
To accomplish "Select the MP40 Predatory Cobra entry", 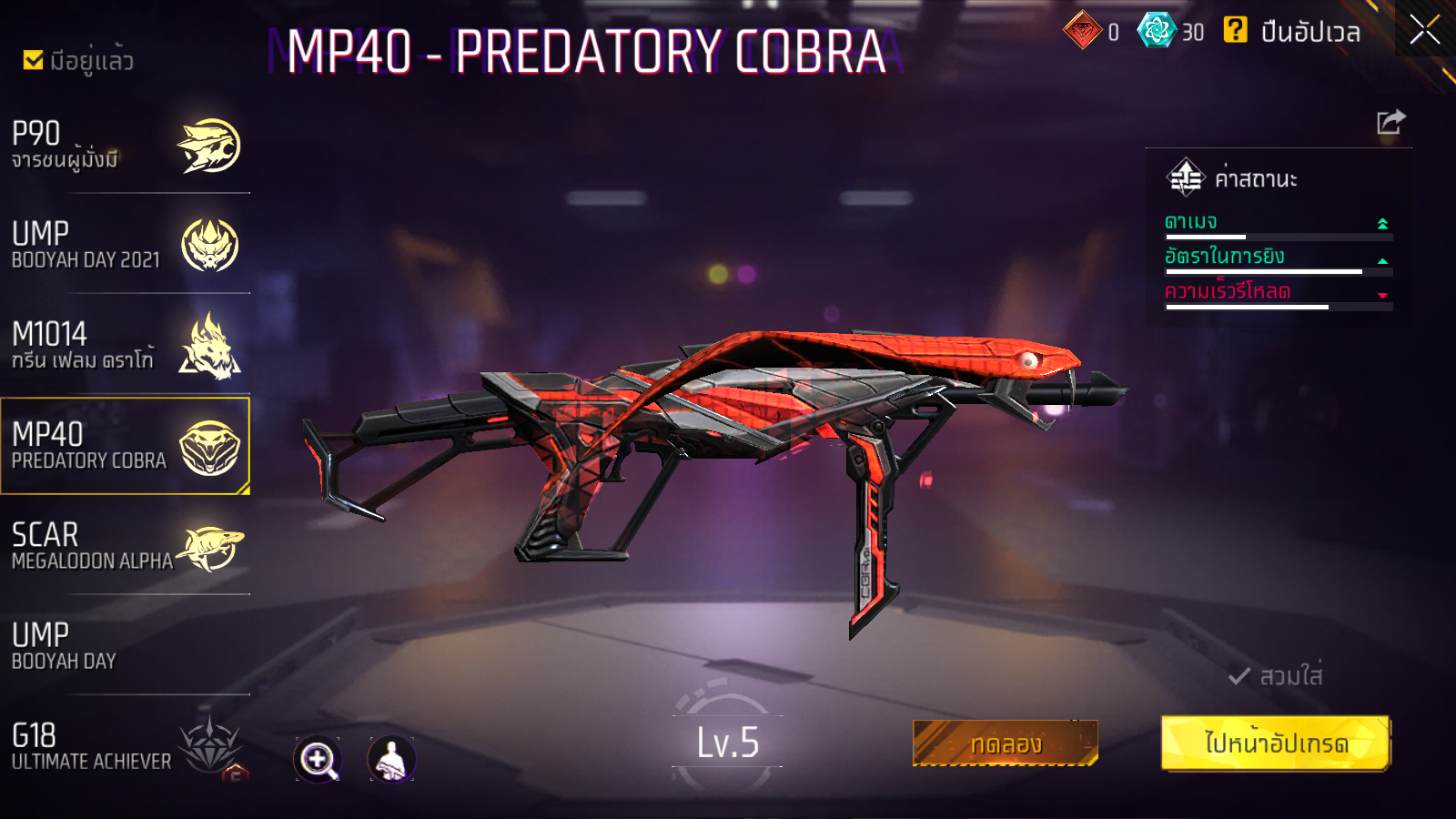I will tap(126, 446).
